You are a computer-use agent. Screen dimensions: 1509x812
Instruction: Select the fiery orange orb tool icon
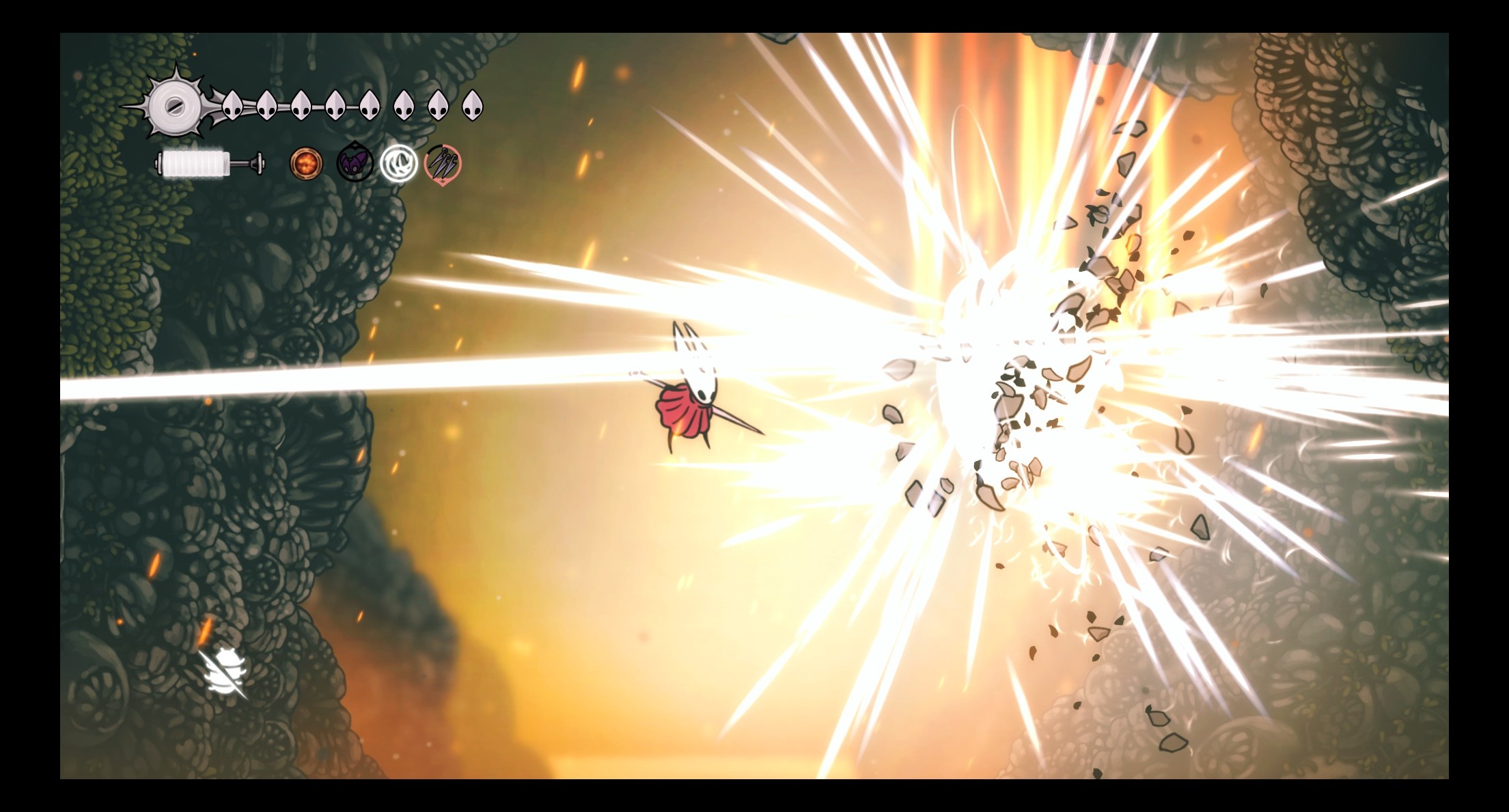tap(302, 164)
